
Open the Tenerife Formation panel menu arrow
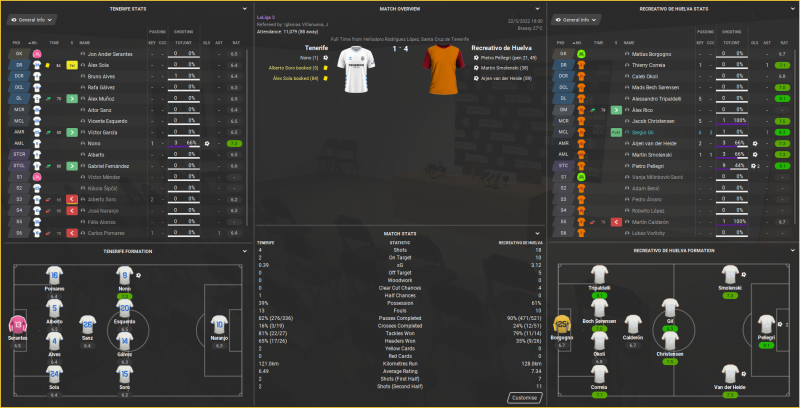243,251
